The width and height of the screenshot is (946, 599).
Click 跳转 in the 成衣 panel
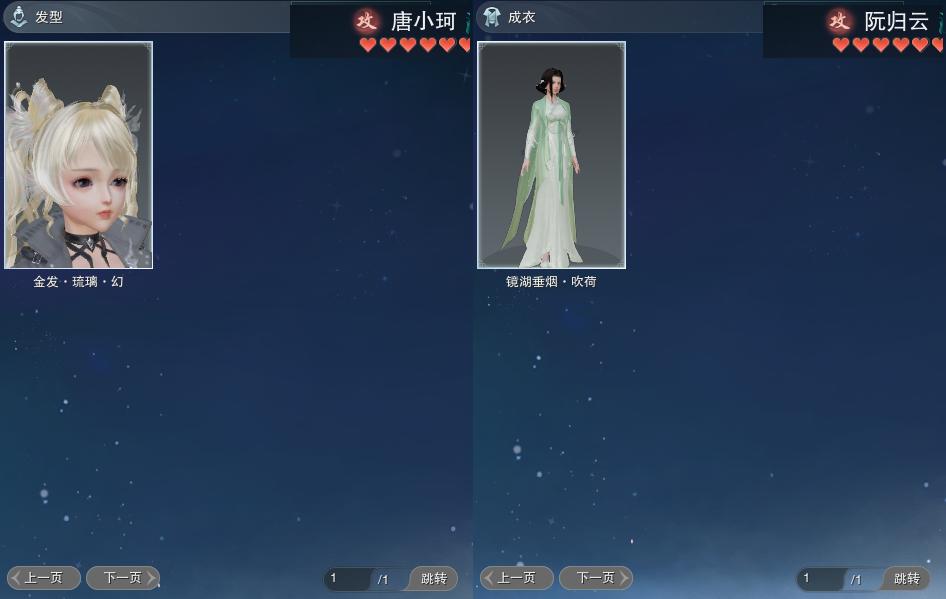907,579
